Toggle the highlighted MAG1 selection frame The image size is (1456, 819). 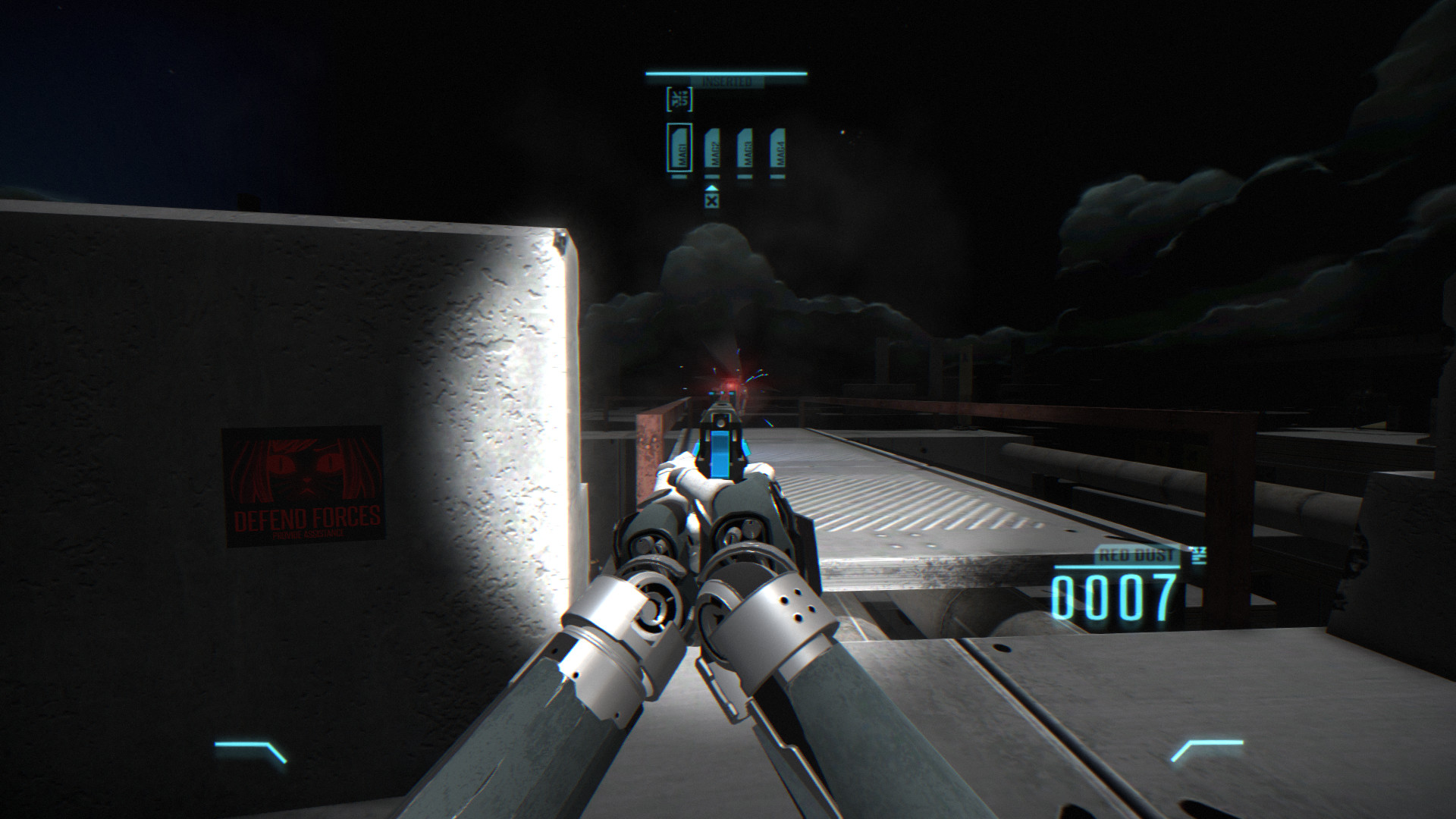click(x=680, y=147)
